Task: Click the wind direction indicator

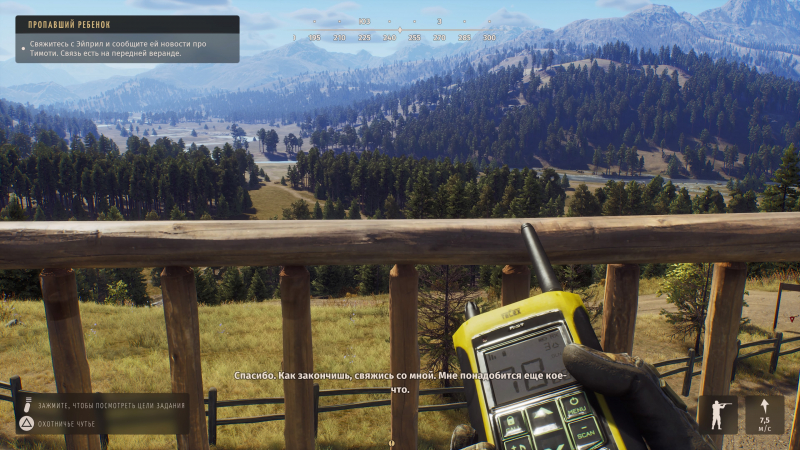Action: tap(764, 414)
